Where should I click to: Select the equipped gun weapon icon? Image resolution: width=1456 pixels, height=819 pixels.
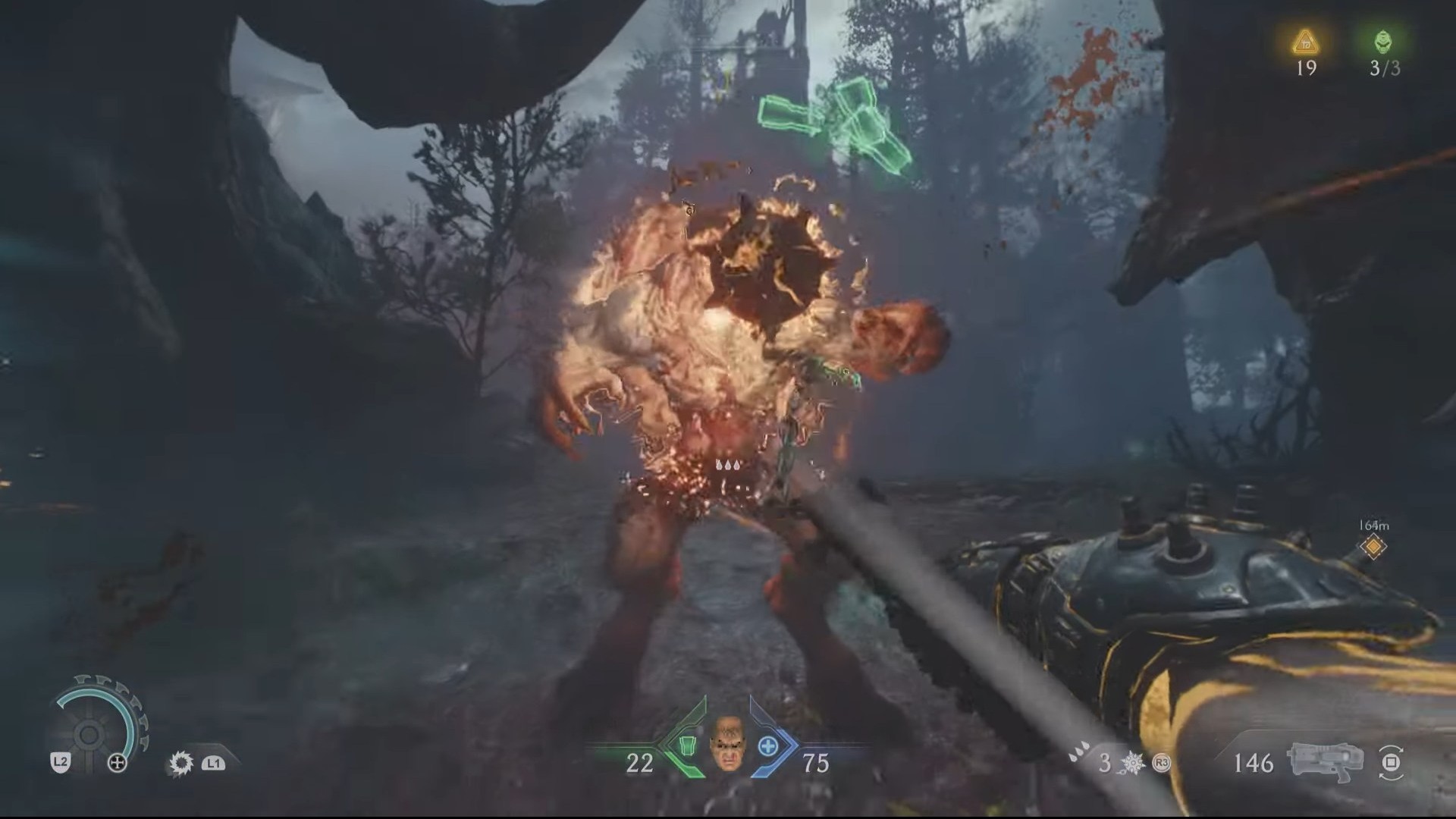[1325, 761]
